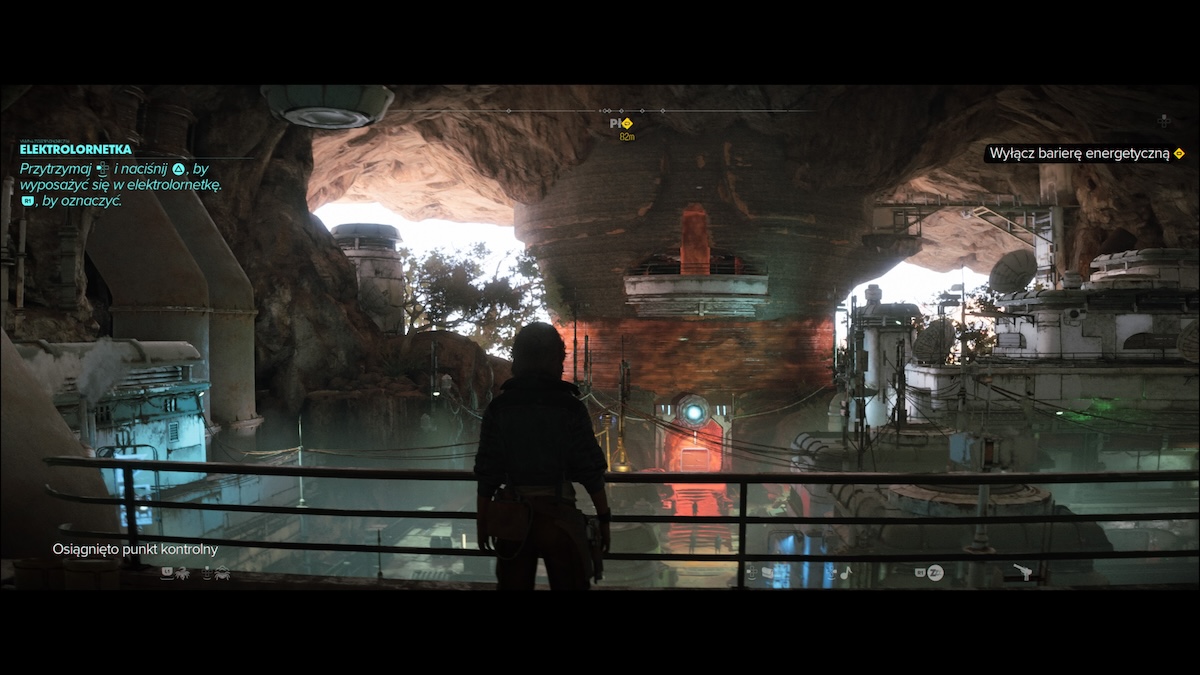The height and width of the screenshot is (675, 1200).
Task: Select the white pouch item icon
Action: [x=767, y=573]
